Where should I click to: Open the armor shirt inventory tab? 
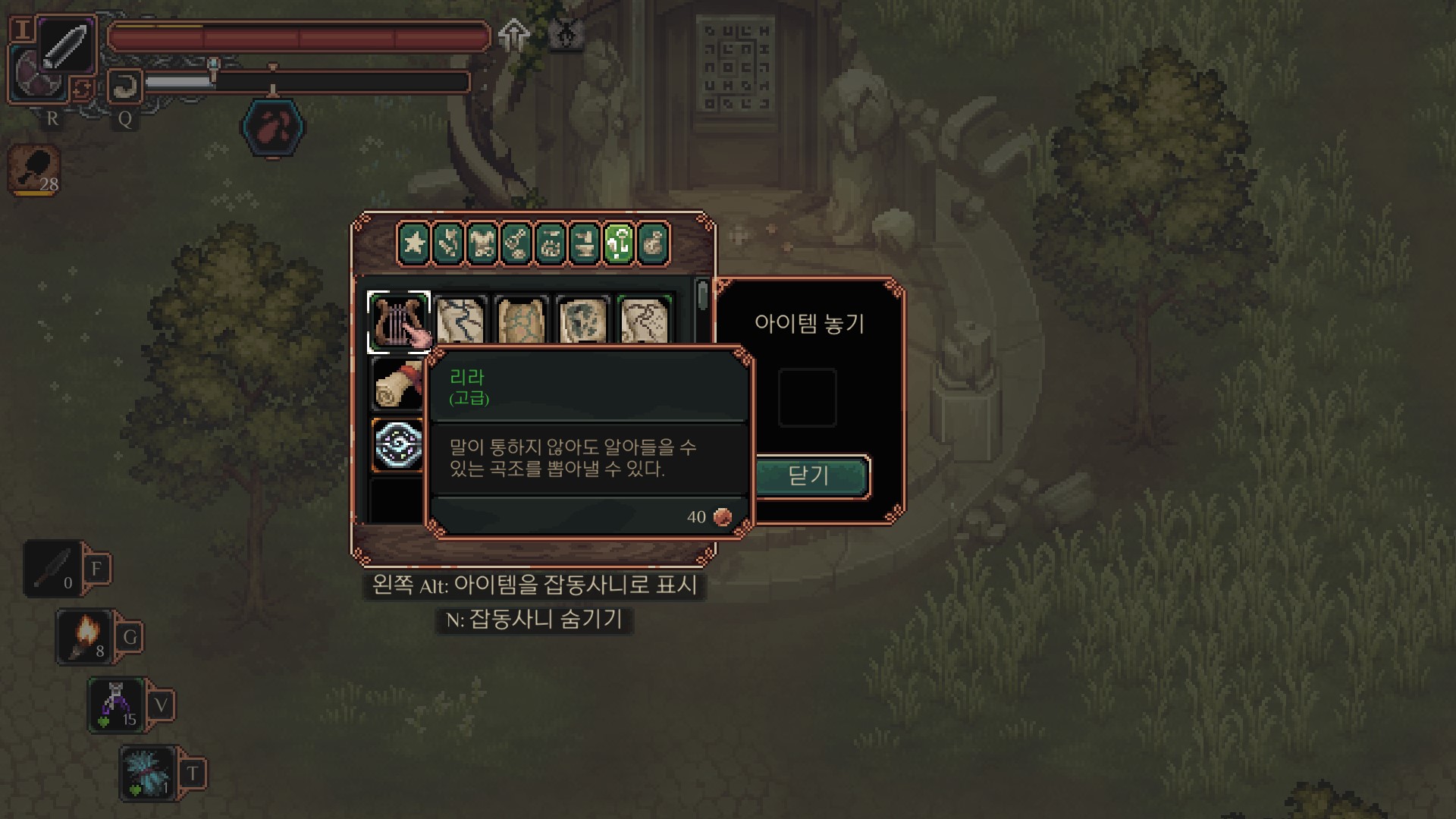click(482, 244)
